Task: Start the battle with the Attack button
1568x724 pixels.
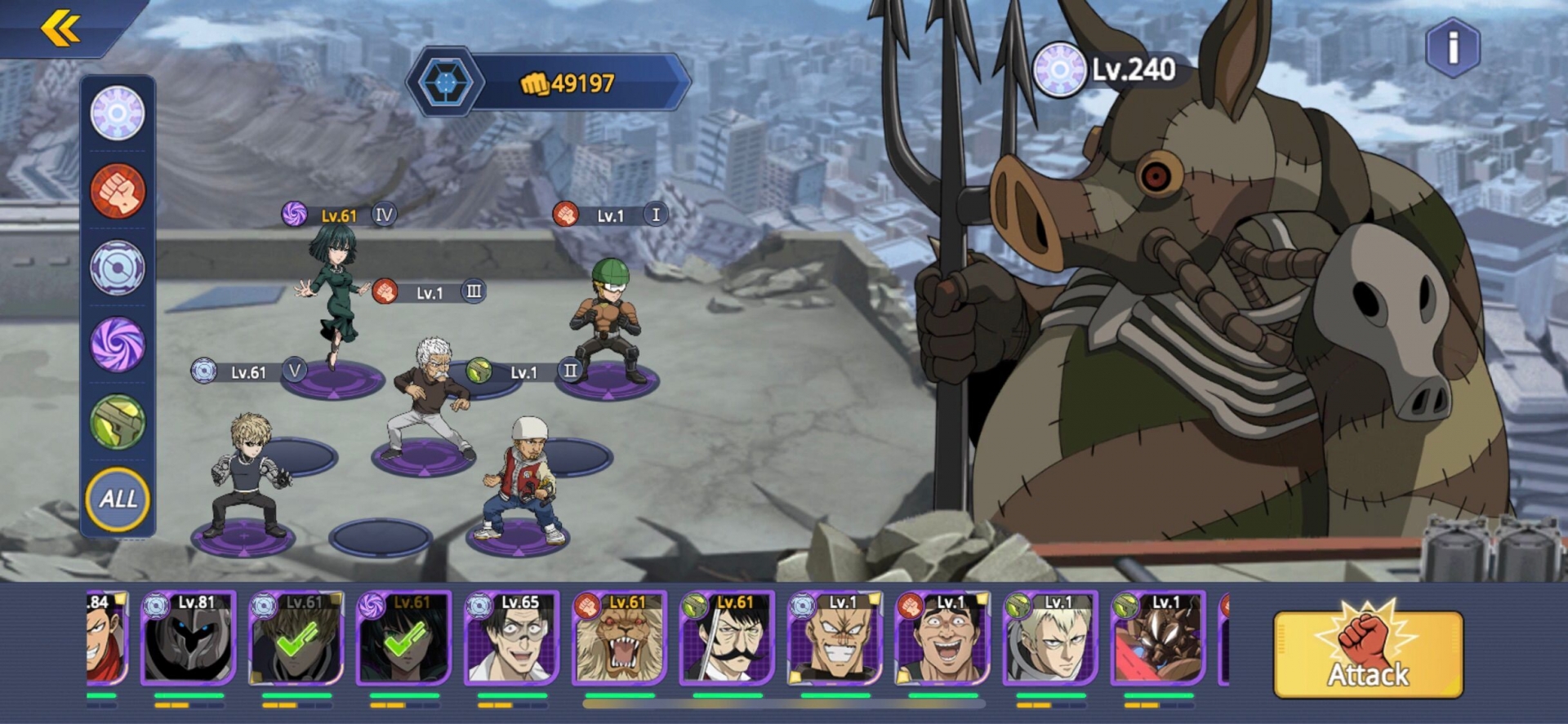Action: click(1368, 655)
